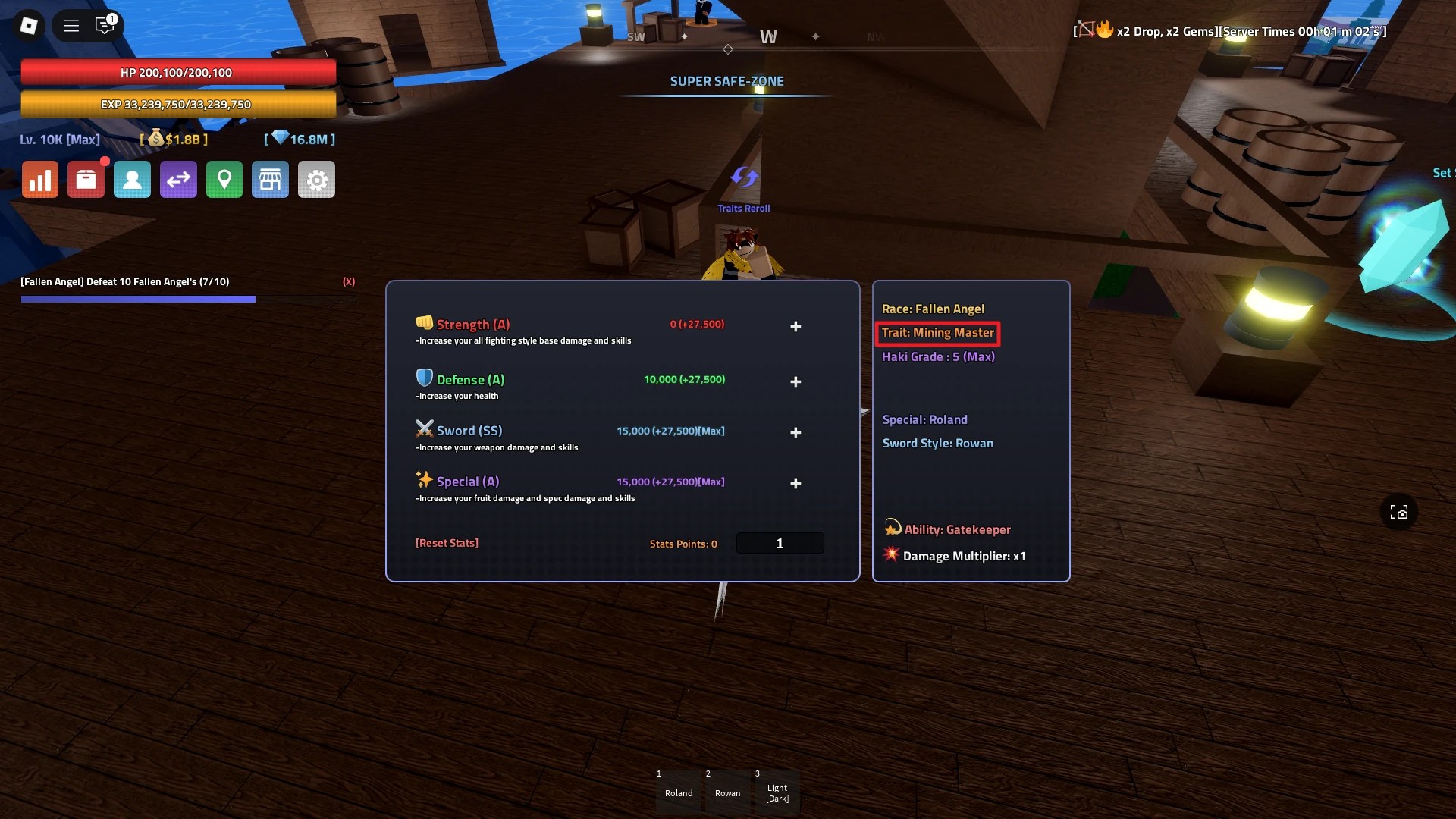The image size is (1456, 819).
Task: Click the highlighted Trait: Mining Master text
Action: [937, 333]
